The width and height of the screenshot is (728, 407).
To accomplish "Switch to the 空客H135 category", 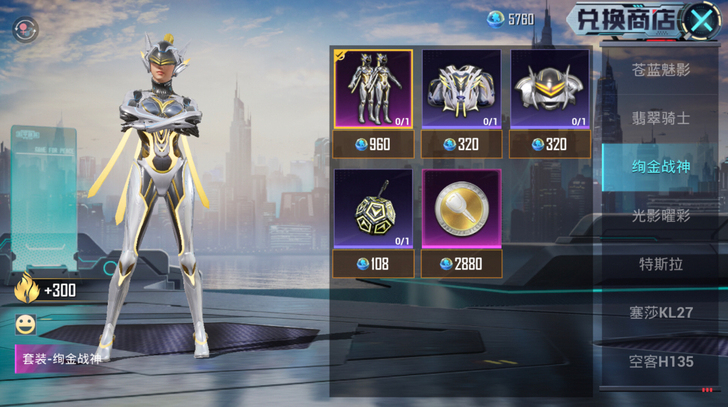I will [662, 361].
